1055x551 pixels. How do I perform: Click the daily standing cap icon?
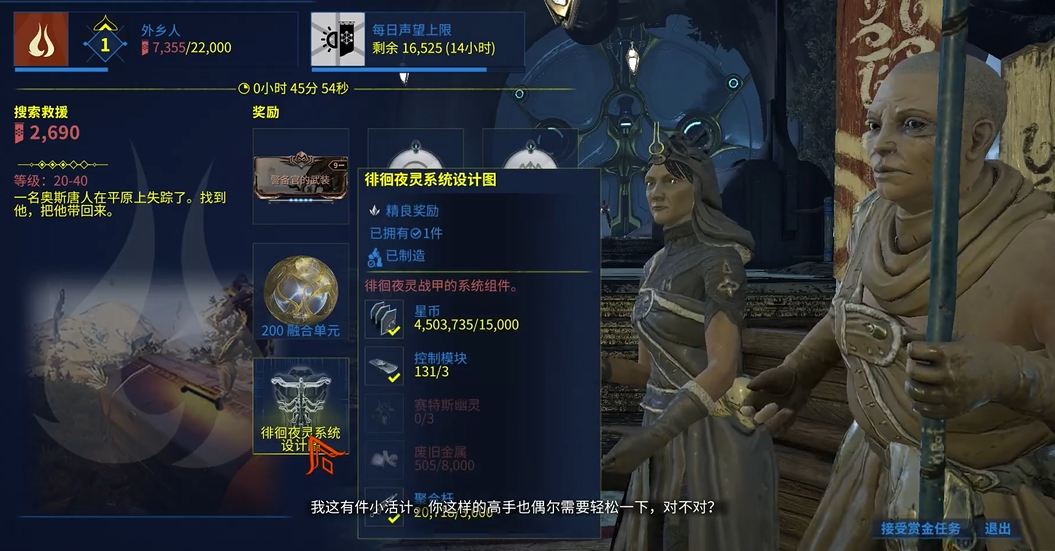point(337,39)
